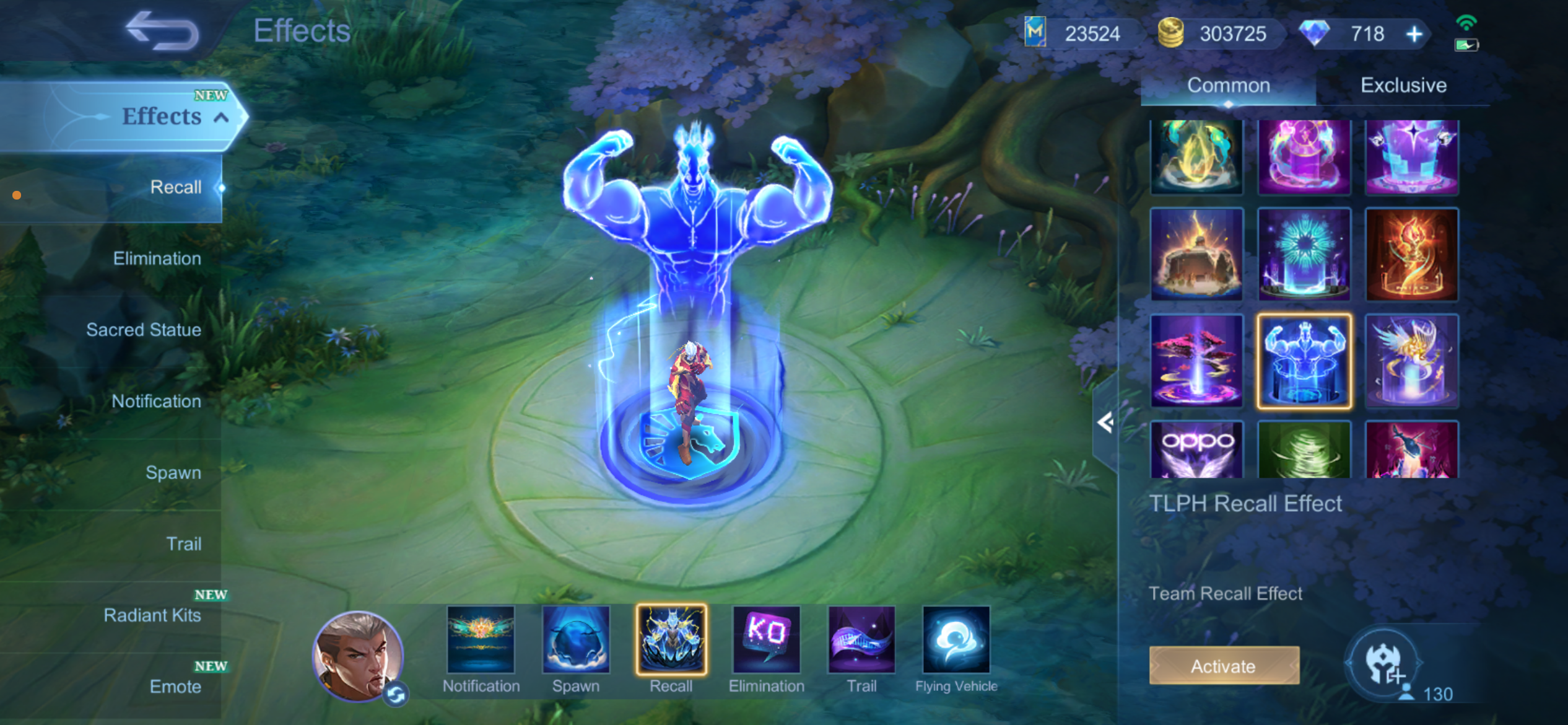The width and height of the screenshot is (1568, 725).
Task: Choose Notification in the side menu
Action: (156, 401)
